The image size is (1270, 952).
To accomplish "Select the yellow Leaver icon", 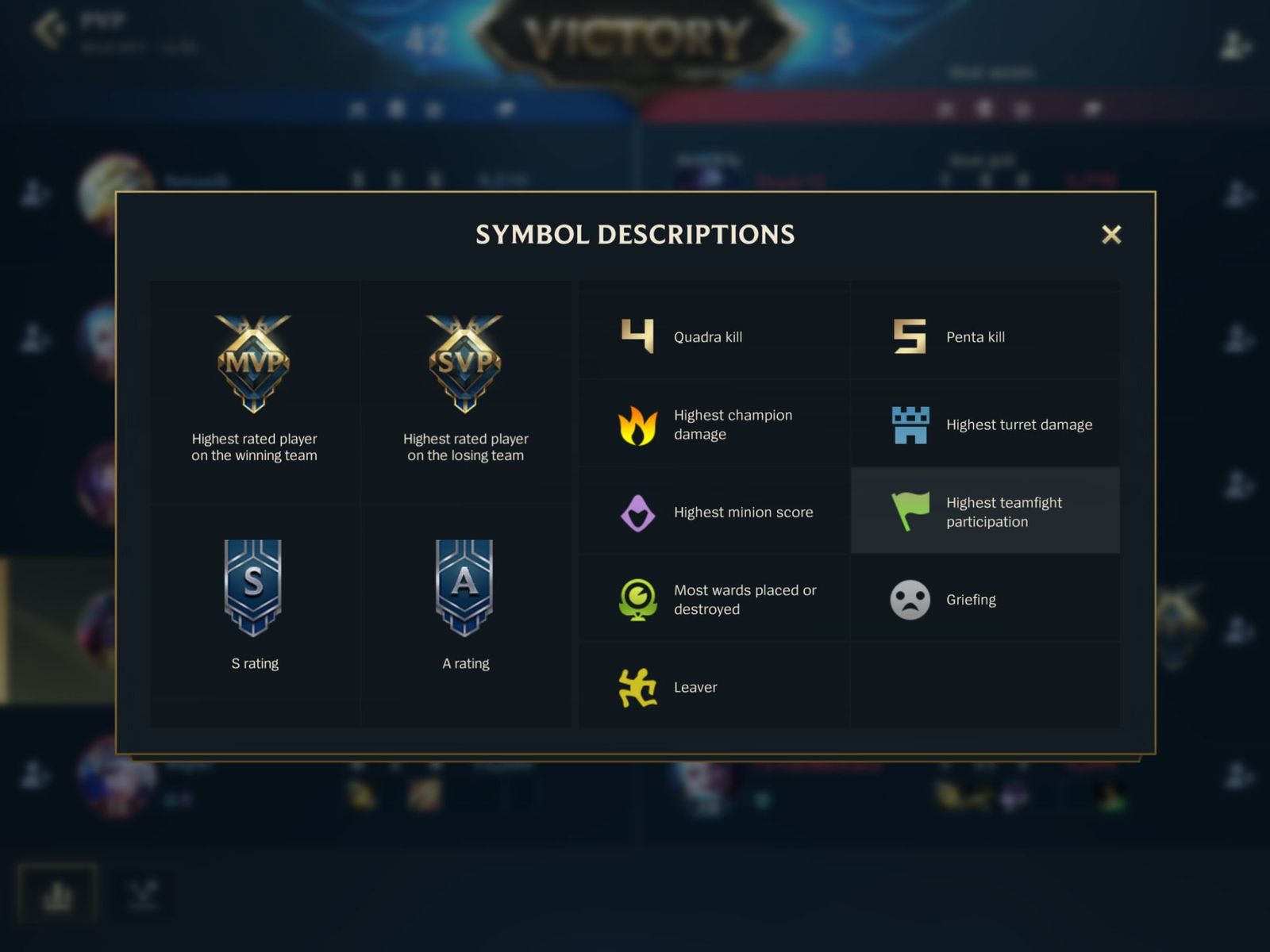I will (639, 687).
